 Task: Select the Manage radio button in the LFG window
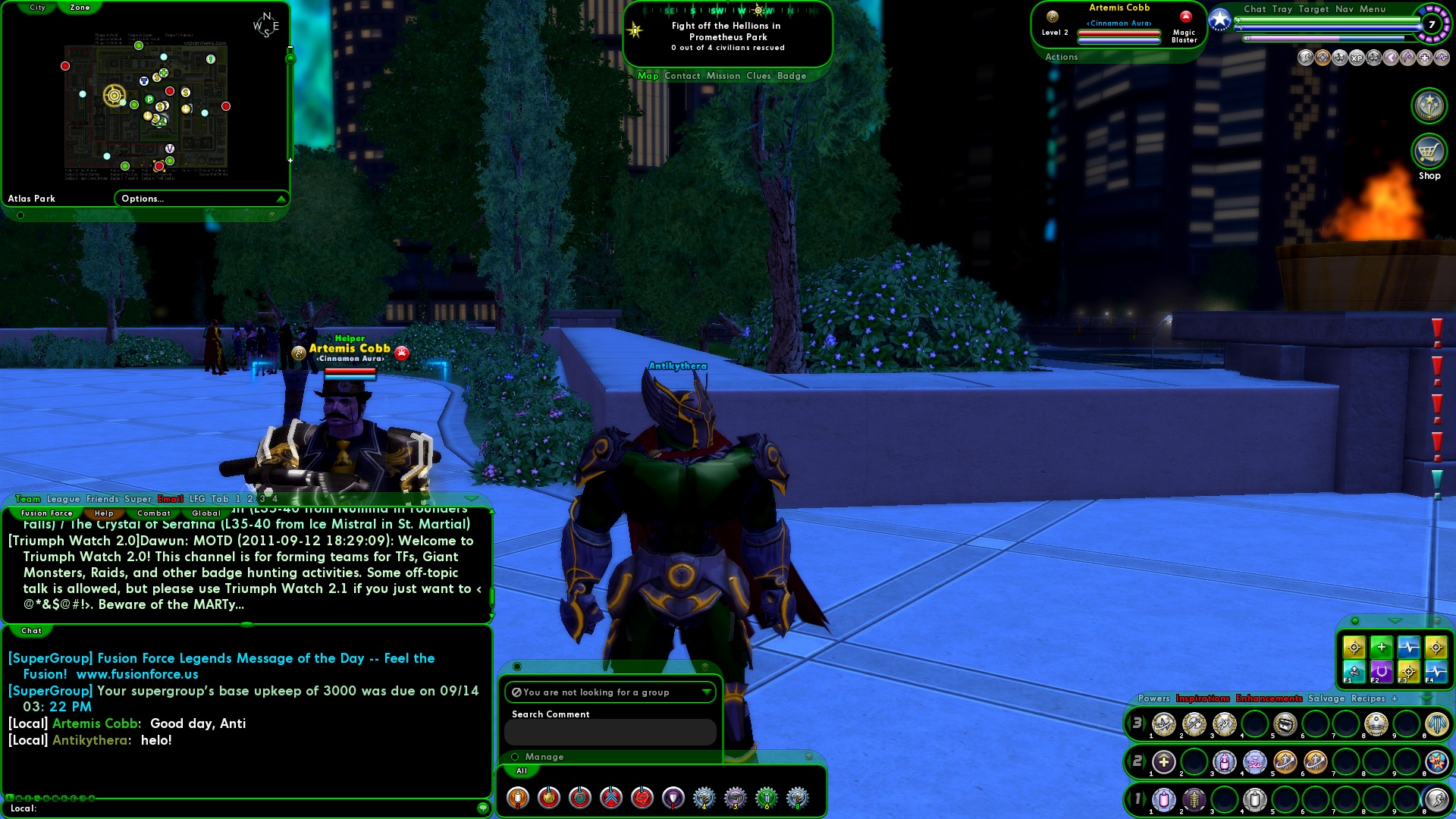(x=514, y=757)
